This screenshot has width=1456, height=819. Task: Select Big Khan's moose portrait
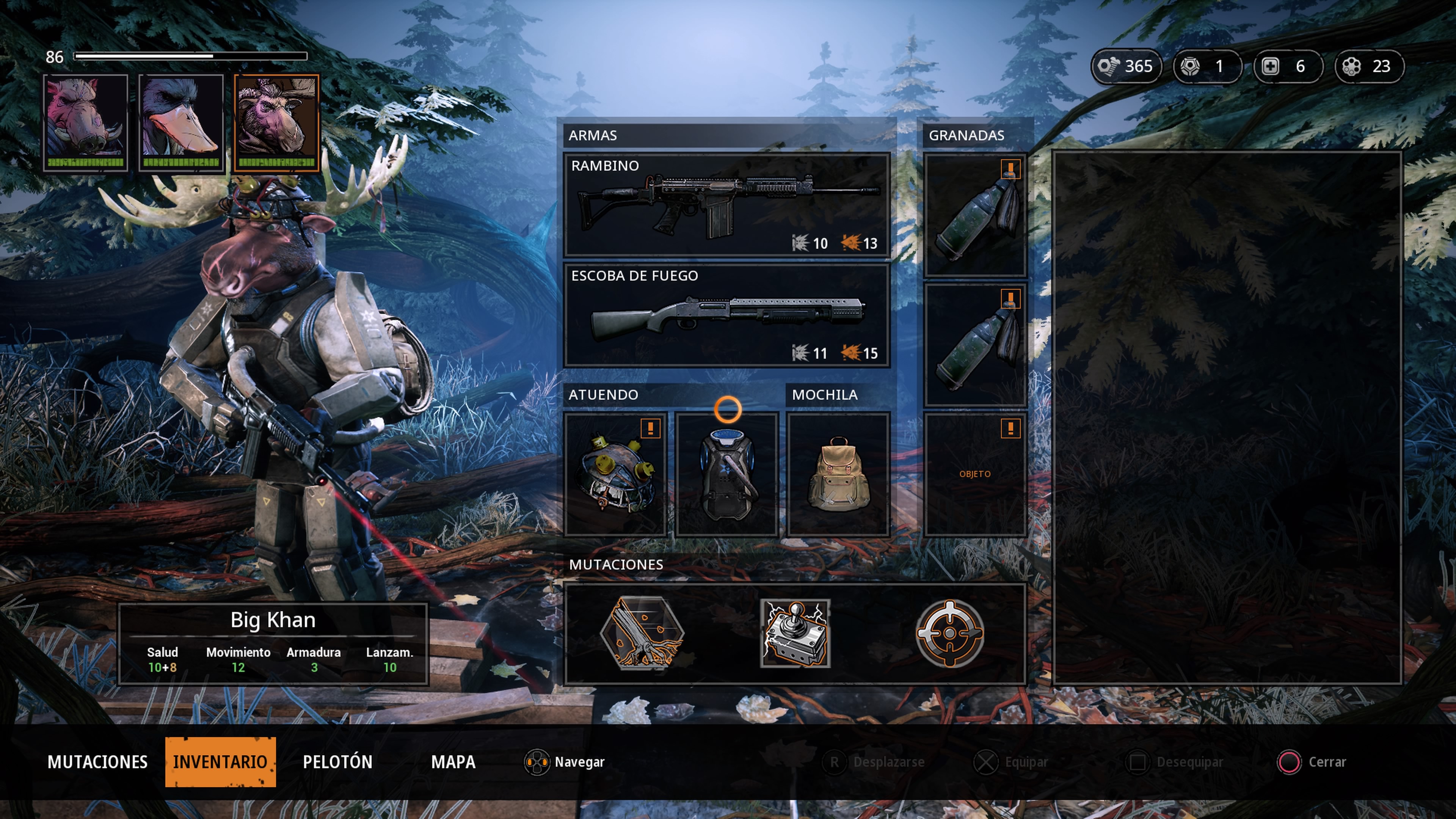click(x=276, y=122)
